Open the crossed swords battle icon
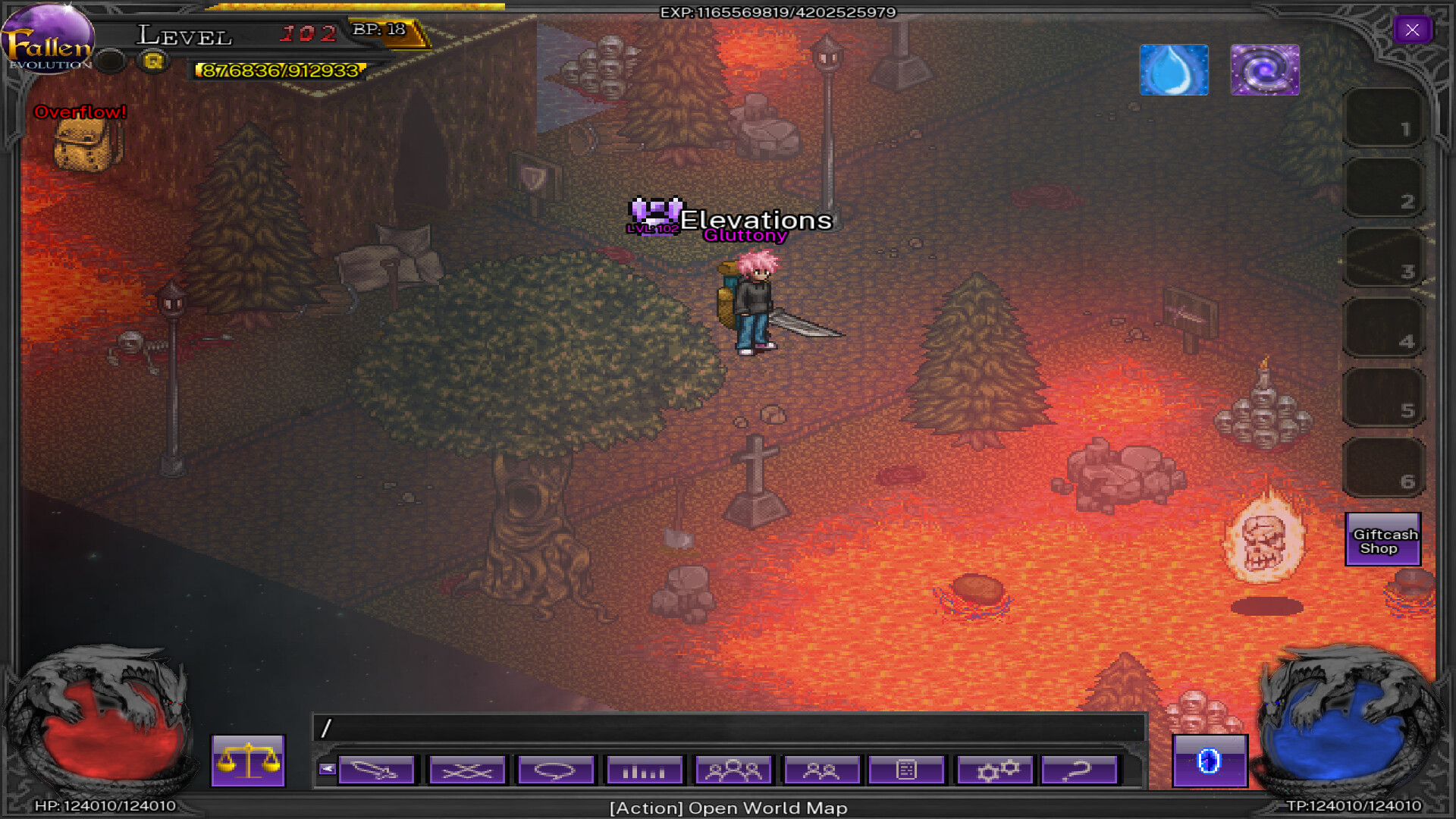The height and width of the screenshot is (819, 1456). click(x=466, y=770)
